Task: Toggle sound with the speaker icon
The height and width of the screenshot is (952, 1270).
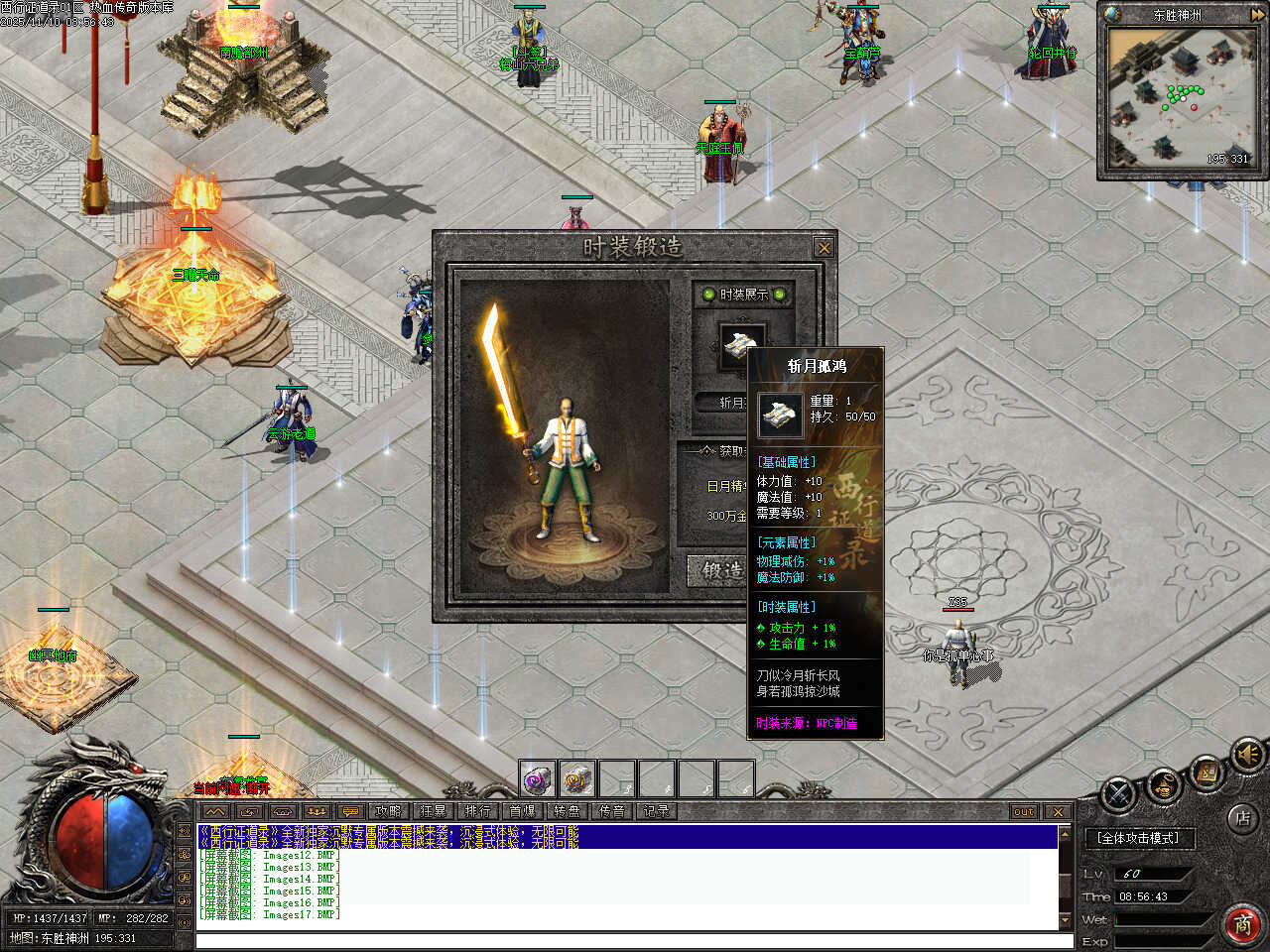Action: click(x=1248, y=756)
